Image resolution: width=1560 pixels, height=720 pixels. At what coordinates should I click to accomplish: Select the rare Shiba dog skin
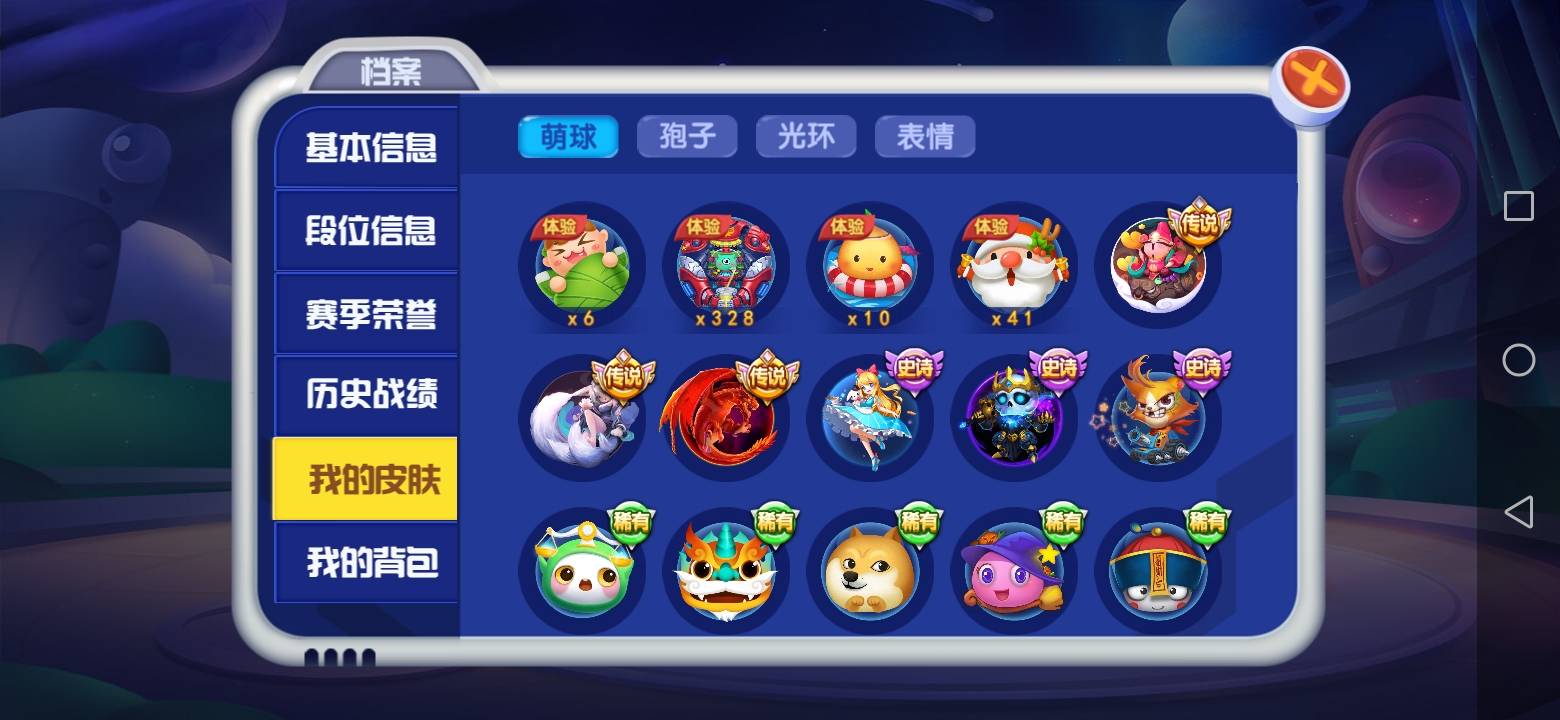pos(869,567)
